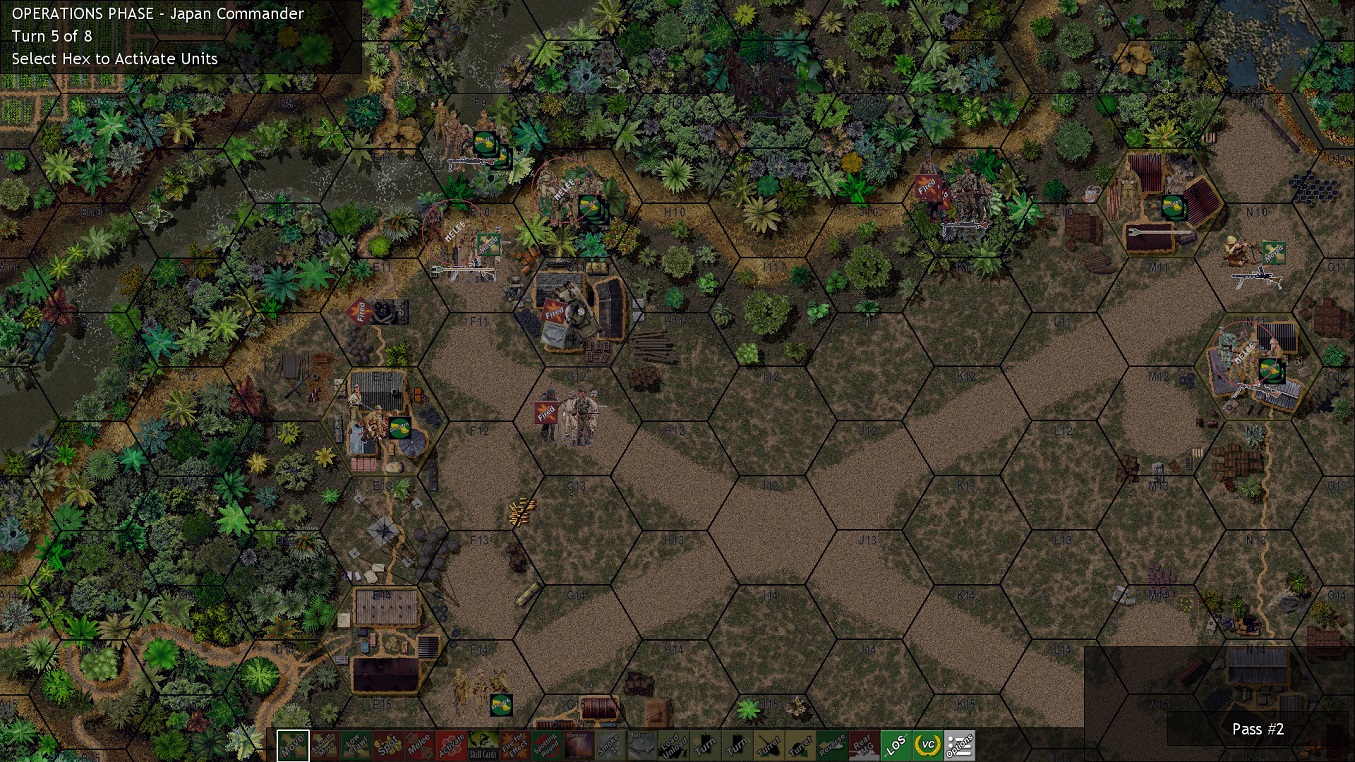The width and height of the screenshot is (1355, 762).
Task: Toggle the LOS display
Action: pos(894,744)
